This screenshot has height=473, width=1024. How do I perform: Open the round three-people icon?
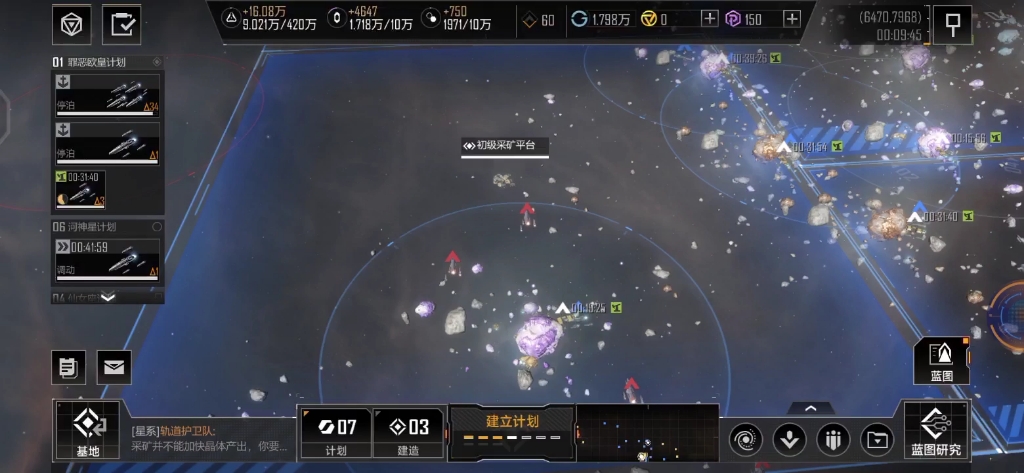coord(833,438)
